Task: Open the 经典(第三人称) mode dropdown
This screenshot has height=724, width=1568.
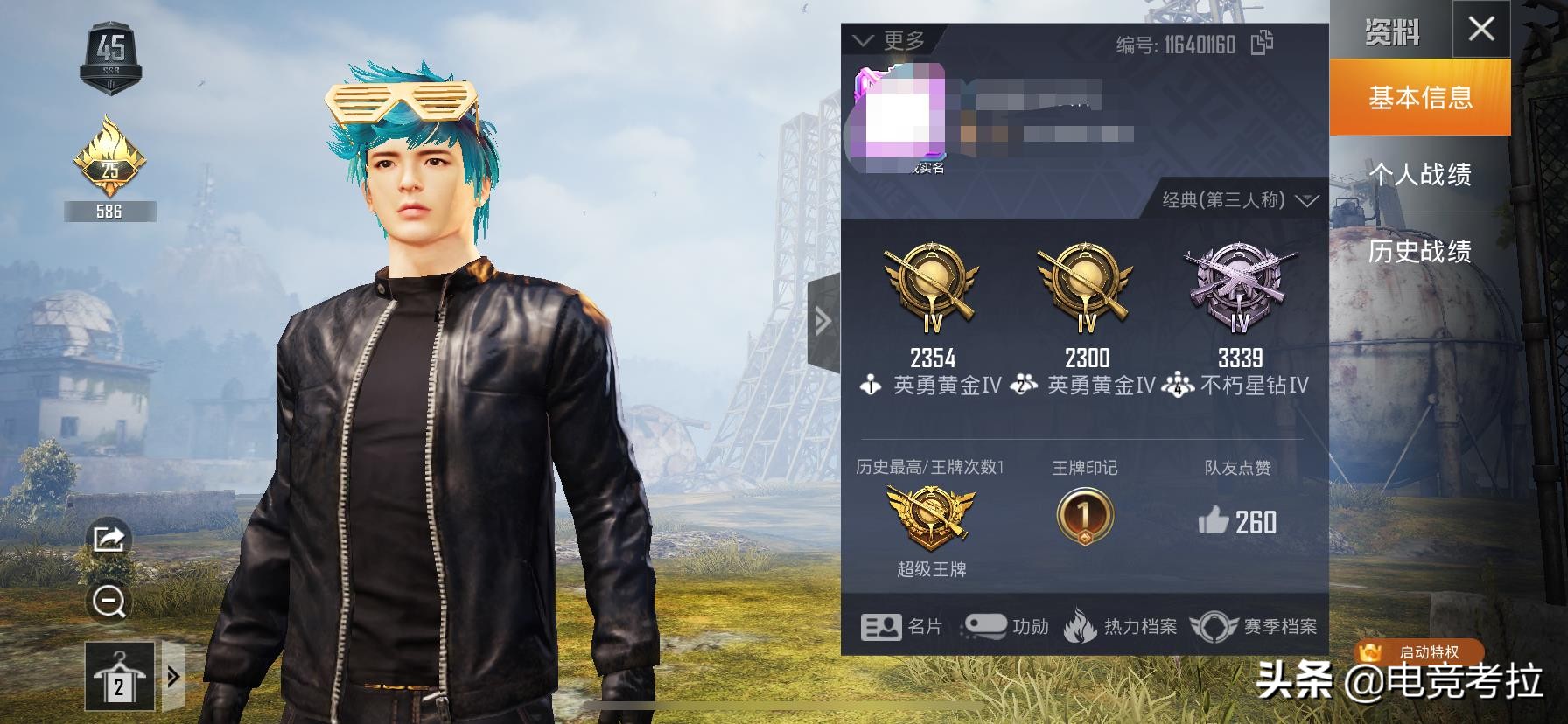Action: pyautogui.click(x=1239, y=200)
